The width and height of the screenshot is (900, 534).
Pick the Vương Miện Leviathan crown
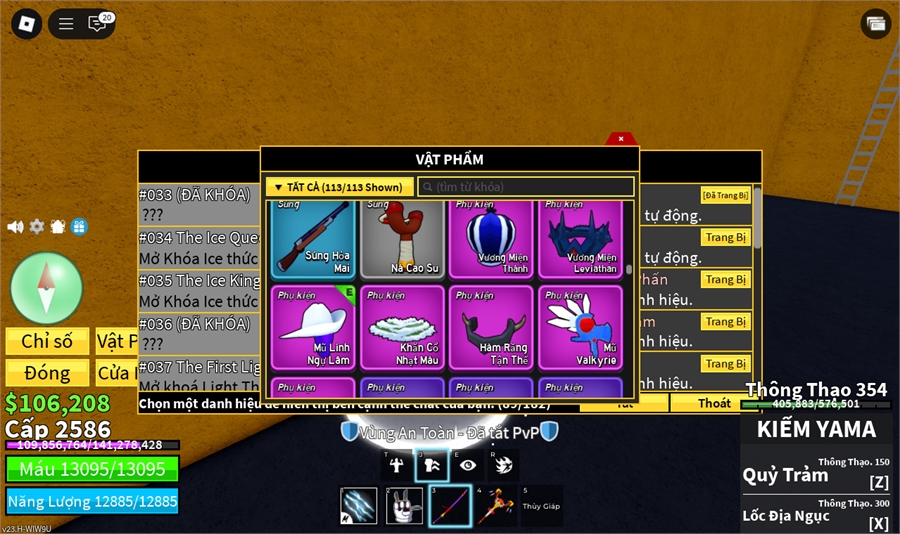click(x=580, y=238)
